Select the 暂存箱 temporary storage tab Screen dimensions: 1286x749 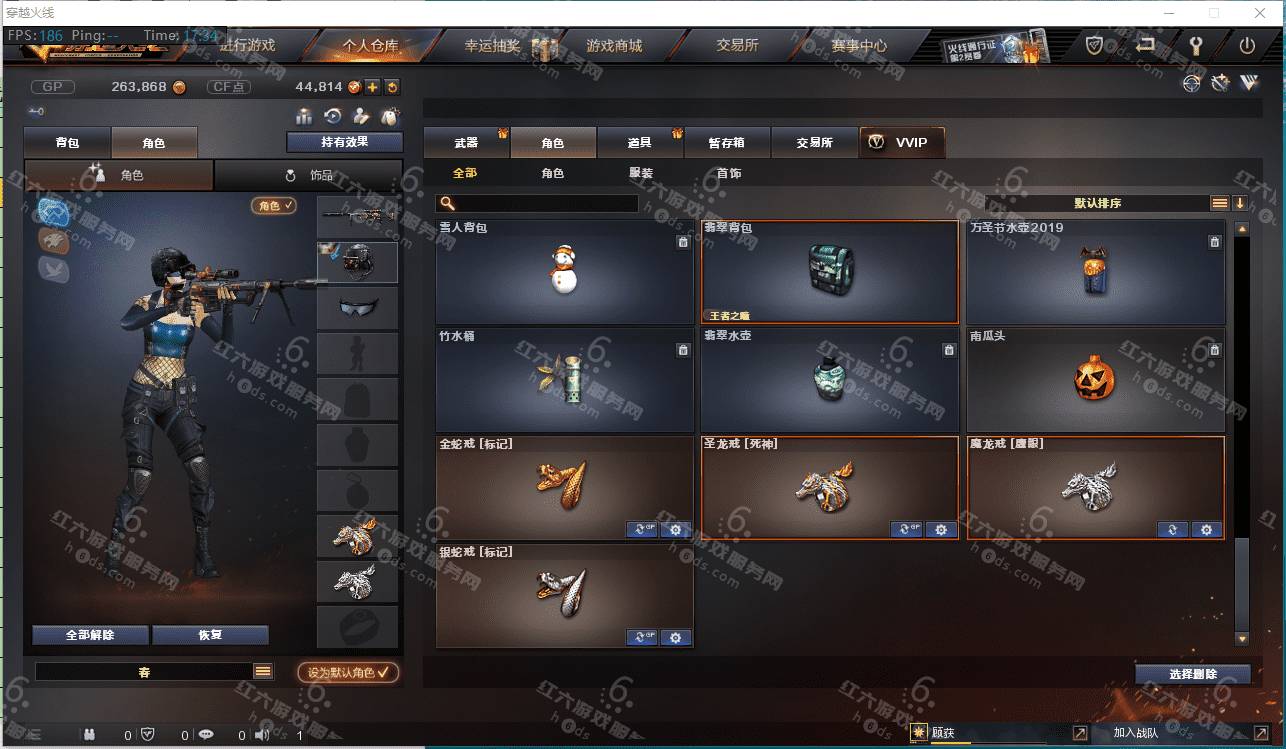tap(727, 143)
